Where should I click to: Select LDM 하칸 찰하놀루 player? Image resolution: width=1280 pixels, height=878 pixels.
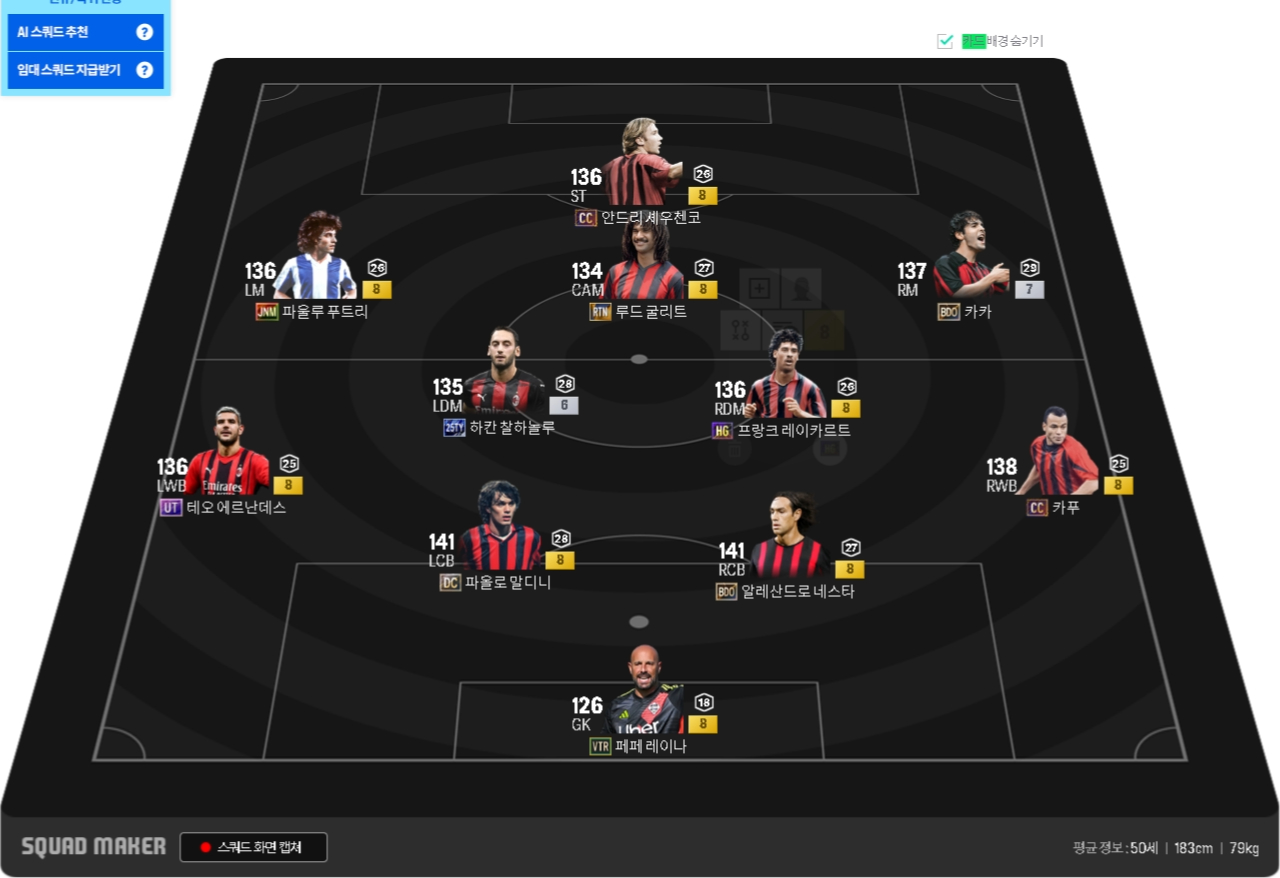[505, 375]
